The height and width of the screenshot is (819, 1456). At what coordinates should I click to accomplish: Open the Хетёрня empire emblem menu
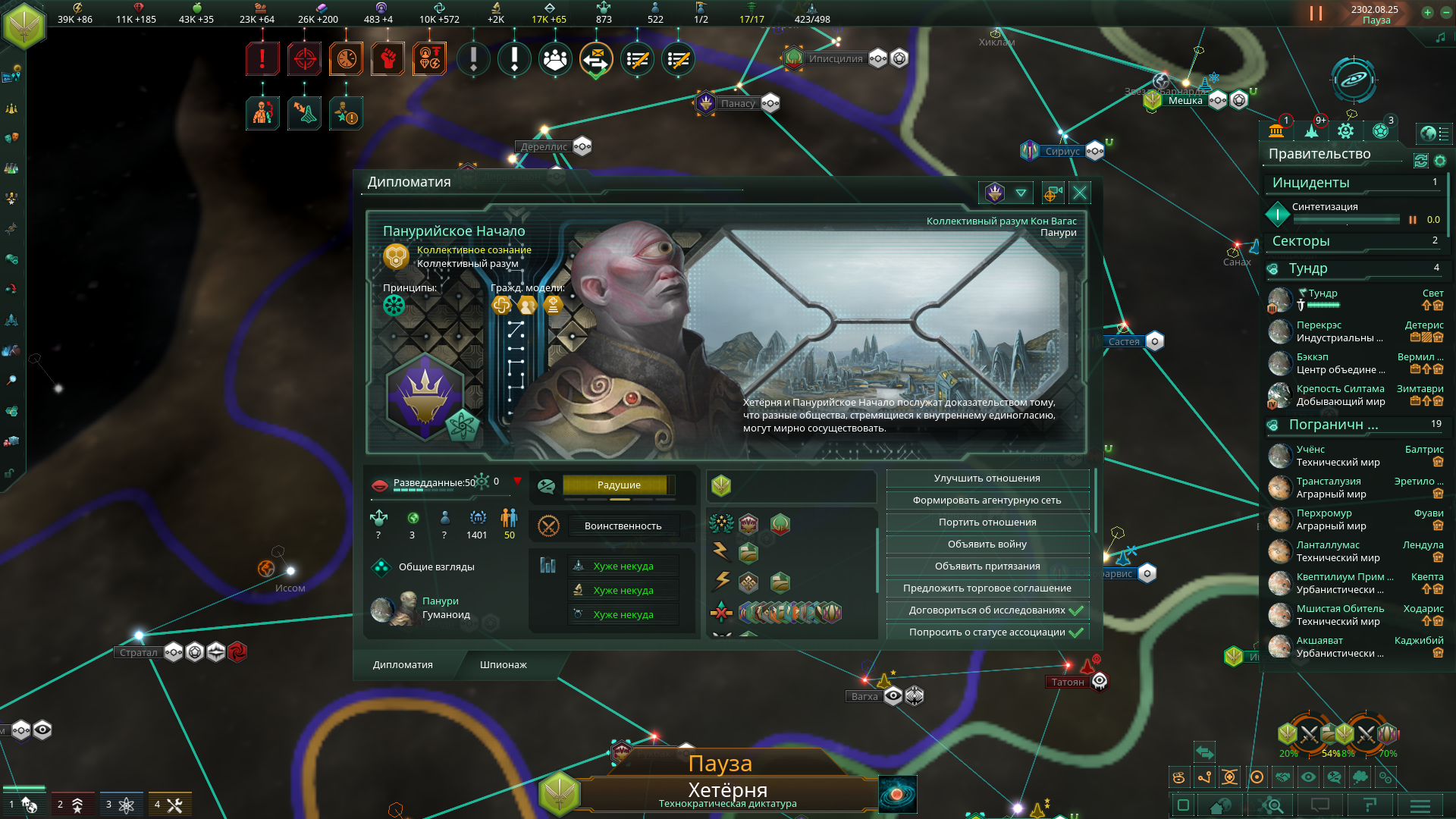coord(24,25)
